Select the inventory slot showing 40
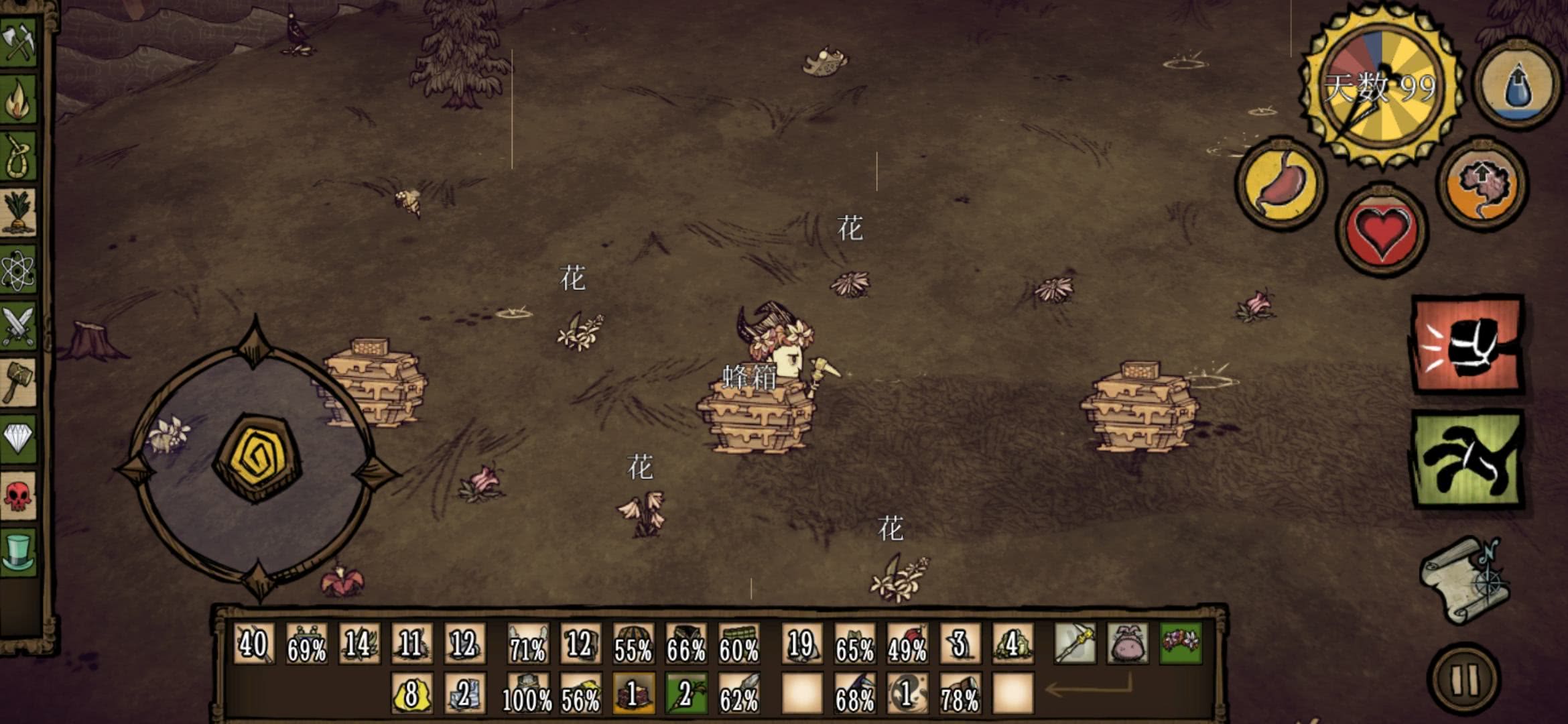1568x724 pixels. [253, 644]
